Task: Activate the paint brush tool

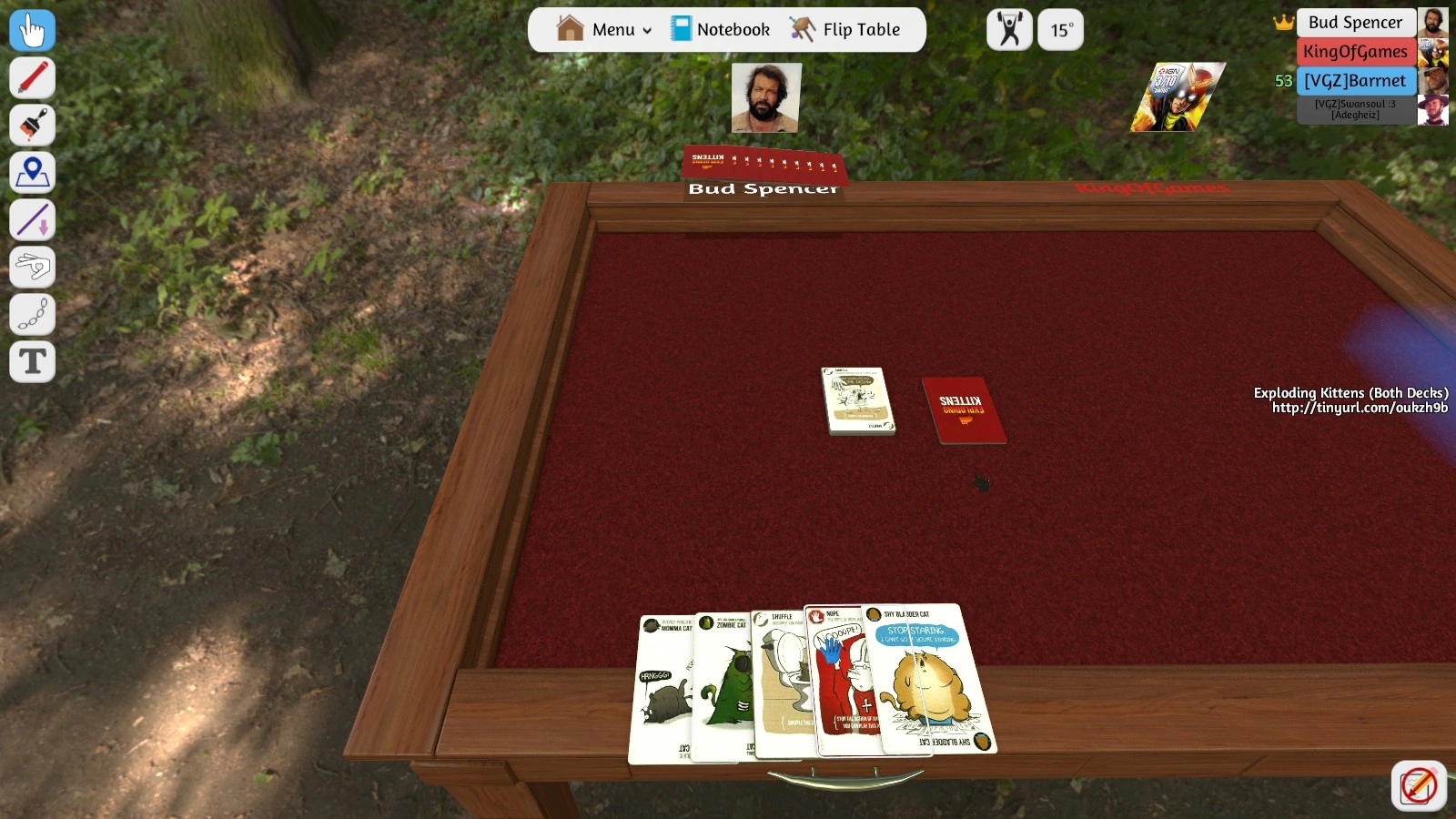Action: [x=32, y=126]
